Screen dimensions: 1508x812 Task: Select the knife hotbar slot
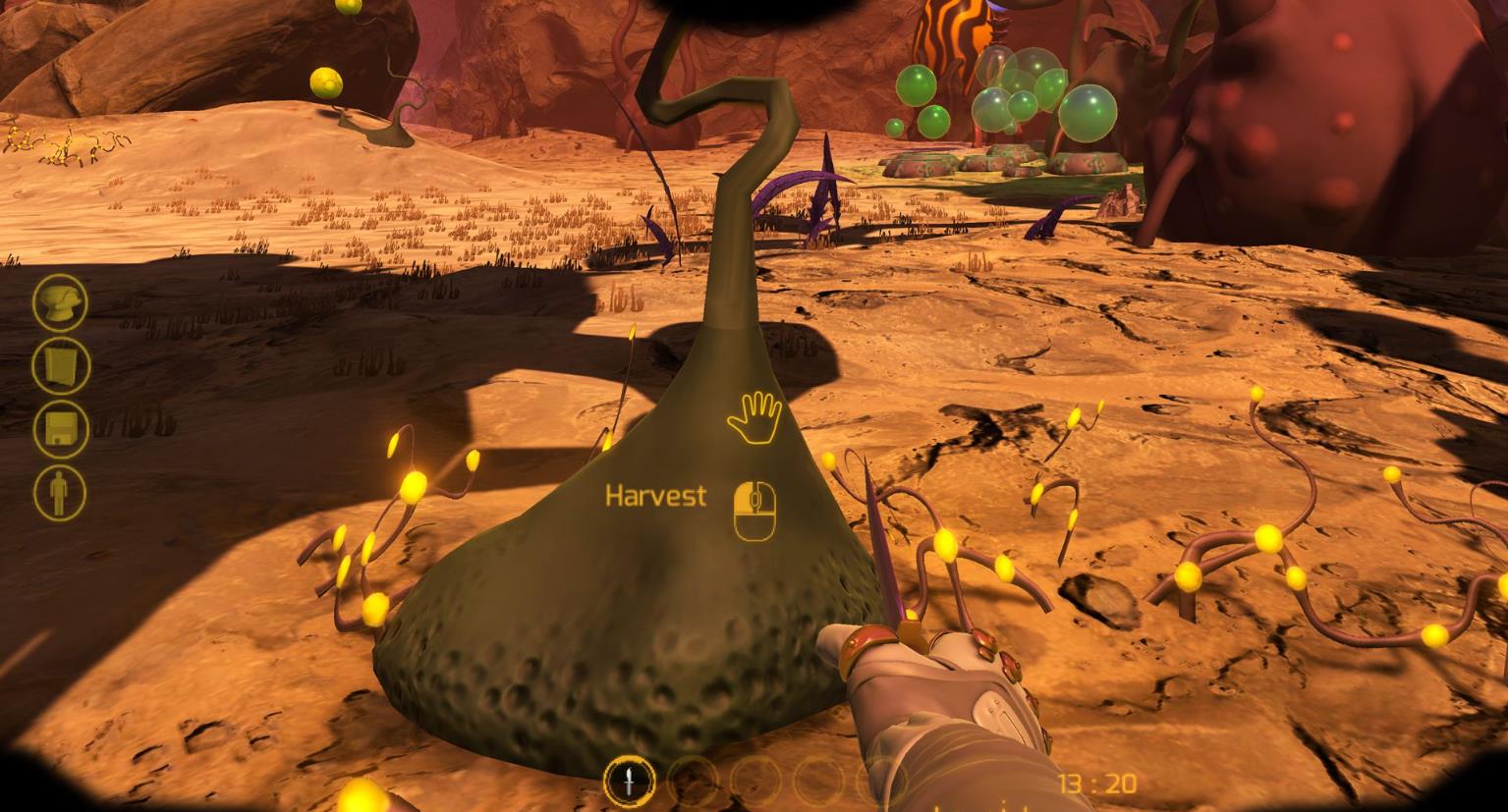click(630, 783)
